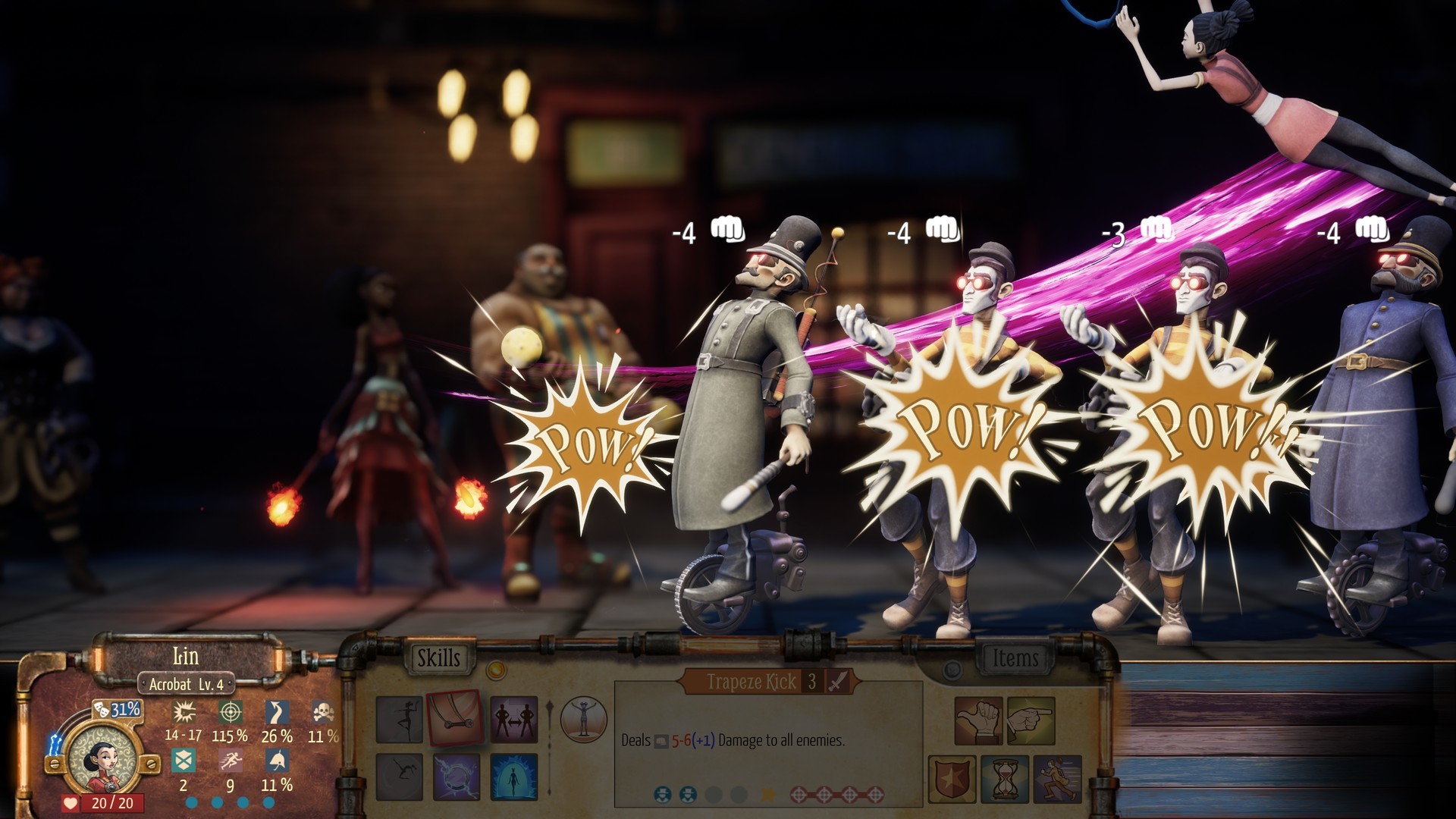Click the Acrobat Lv. 4 class plate
Image resolution: width=1456 pixels, height=819 pixels.
187,682
